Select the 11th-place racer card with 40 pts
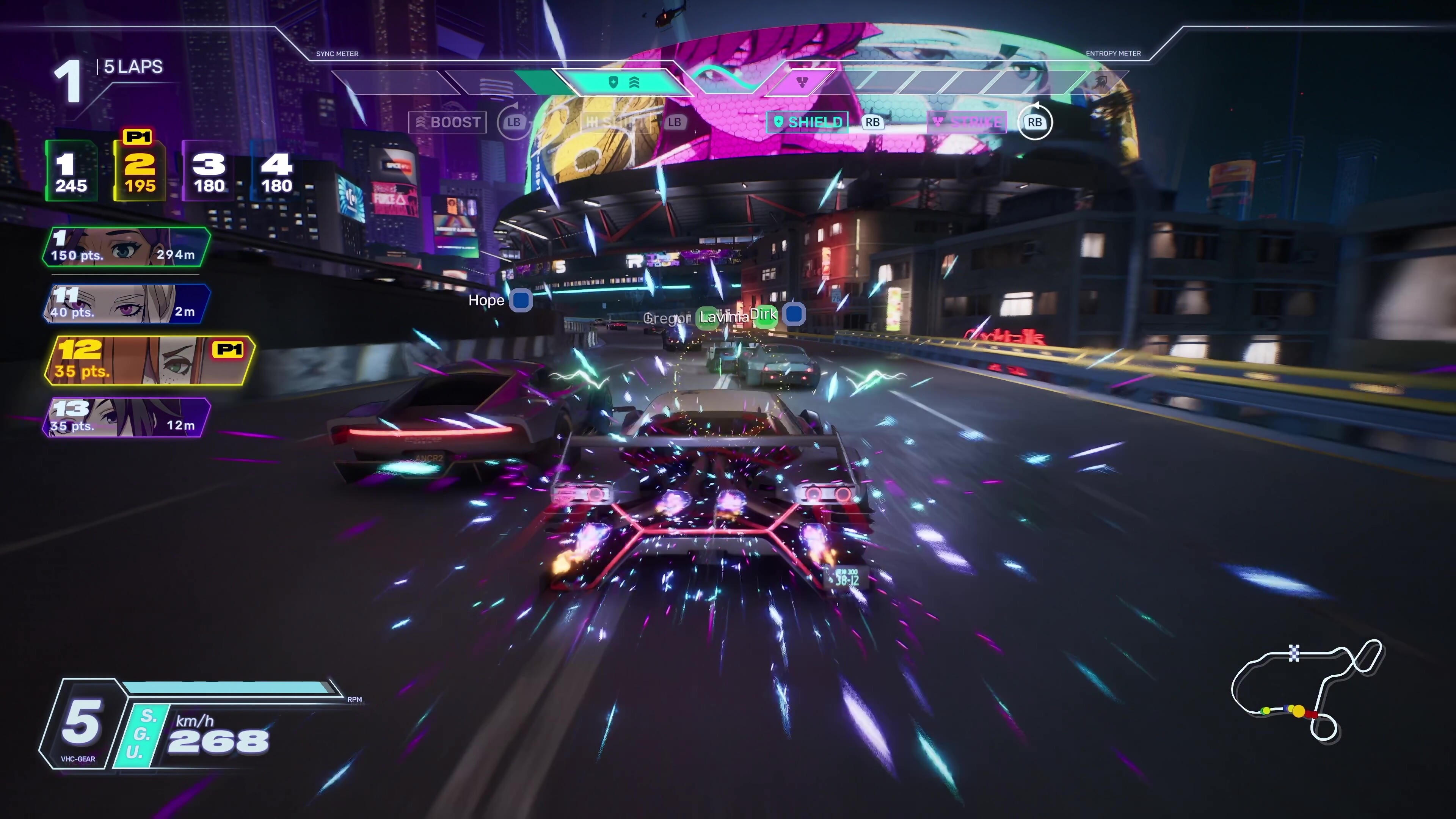Image resolution: width=1456 pixels, height=819 pixels. (126, 303)
